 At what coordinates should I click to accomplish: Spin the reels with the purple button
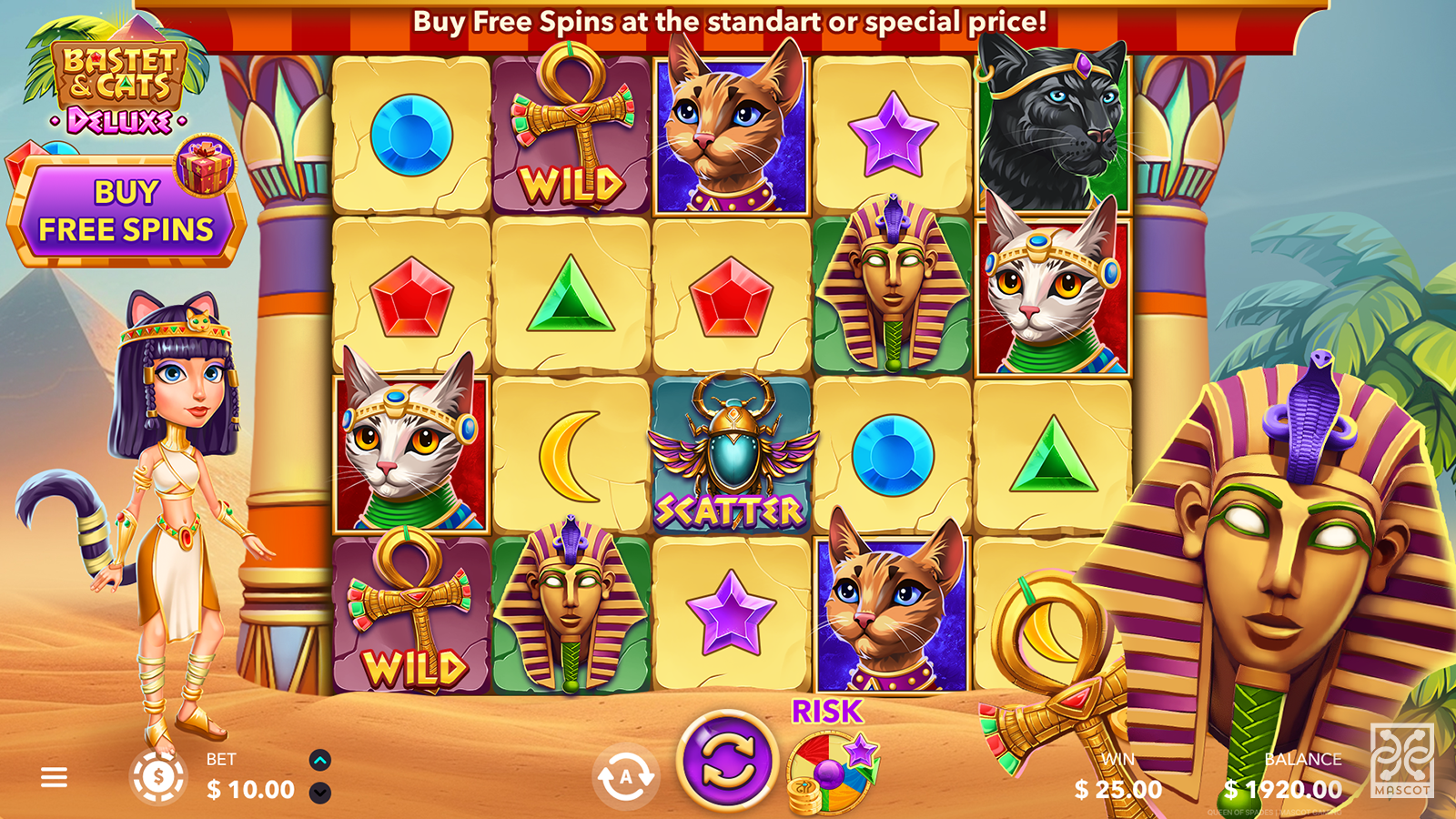(726, 761)
